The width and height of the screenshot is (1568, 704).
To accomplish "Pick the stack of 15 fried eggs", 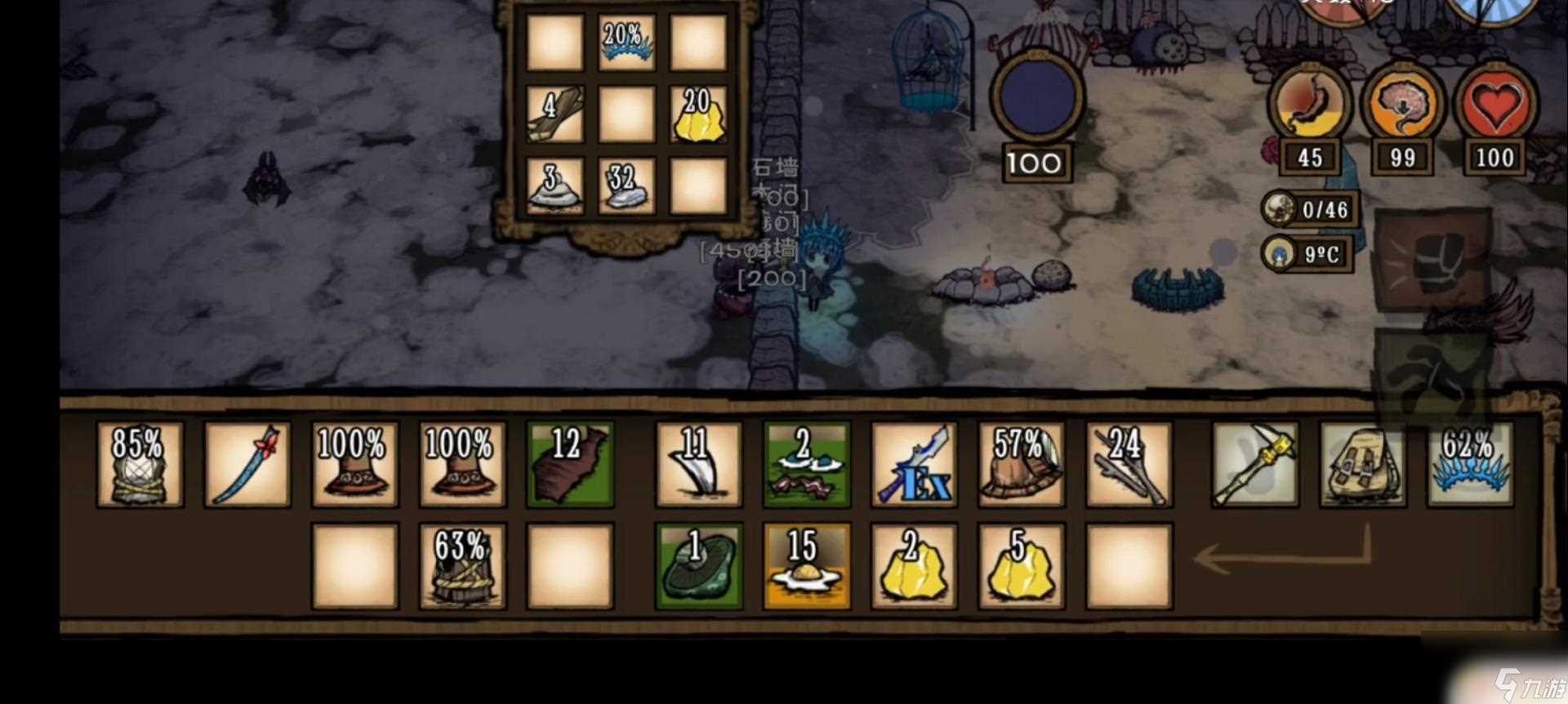I will (806, 566).
